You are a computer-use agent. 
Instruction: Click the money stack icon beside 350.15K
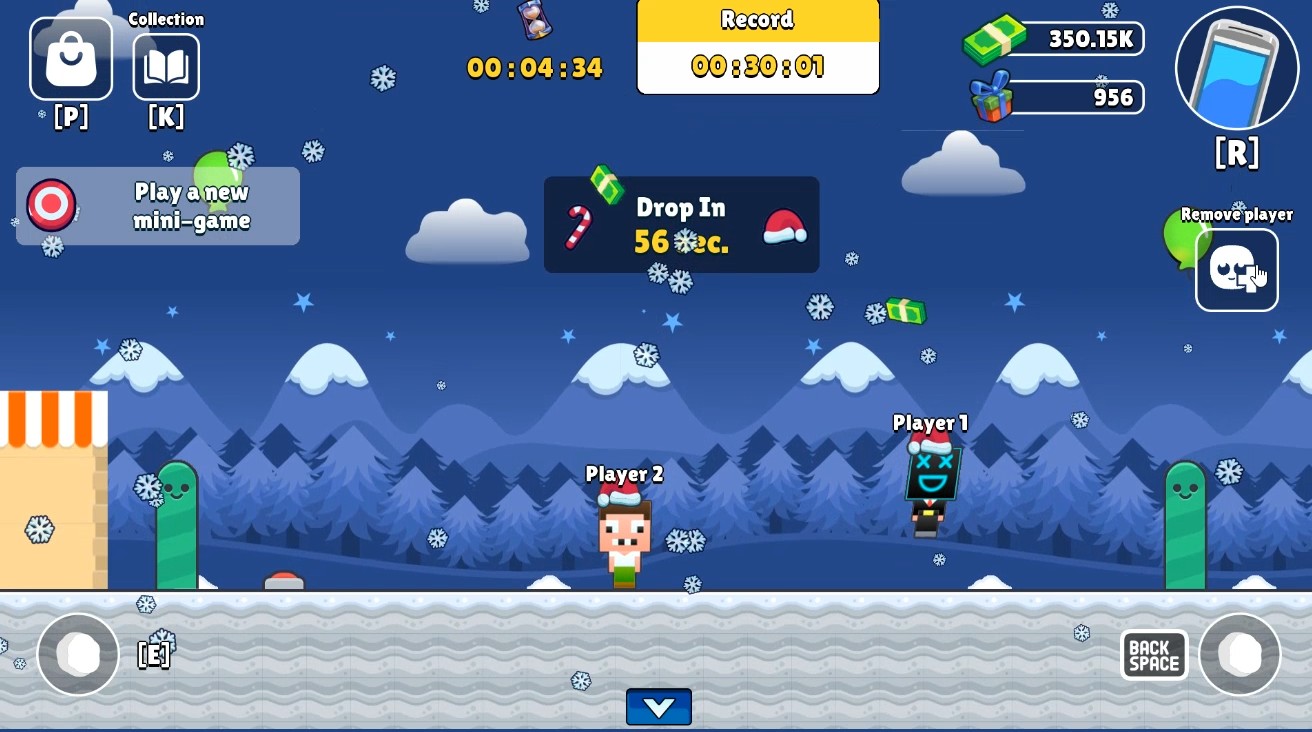coord(993,38)
